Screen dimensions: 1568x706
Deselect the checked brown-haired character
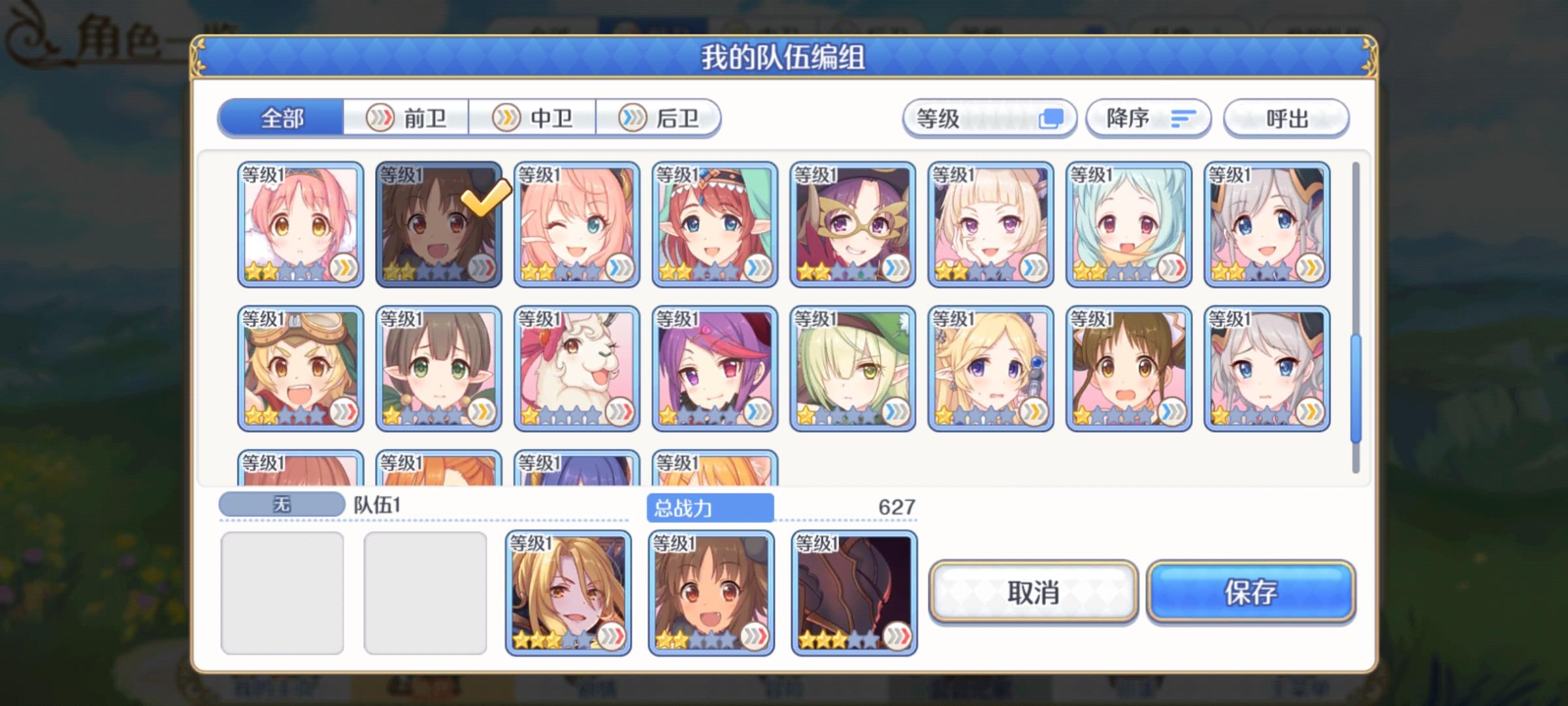coord(438,226)
